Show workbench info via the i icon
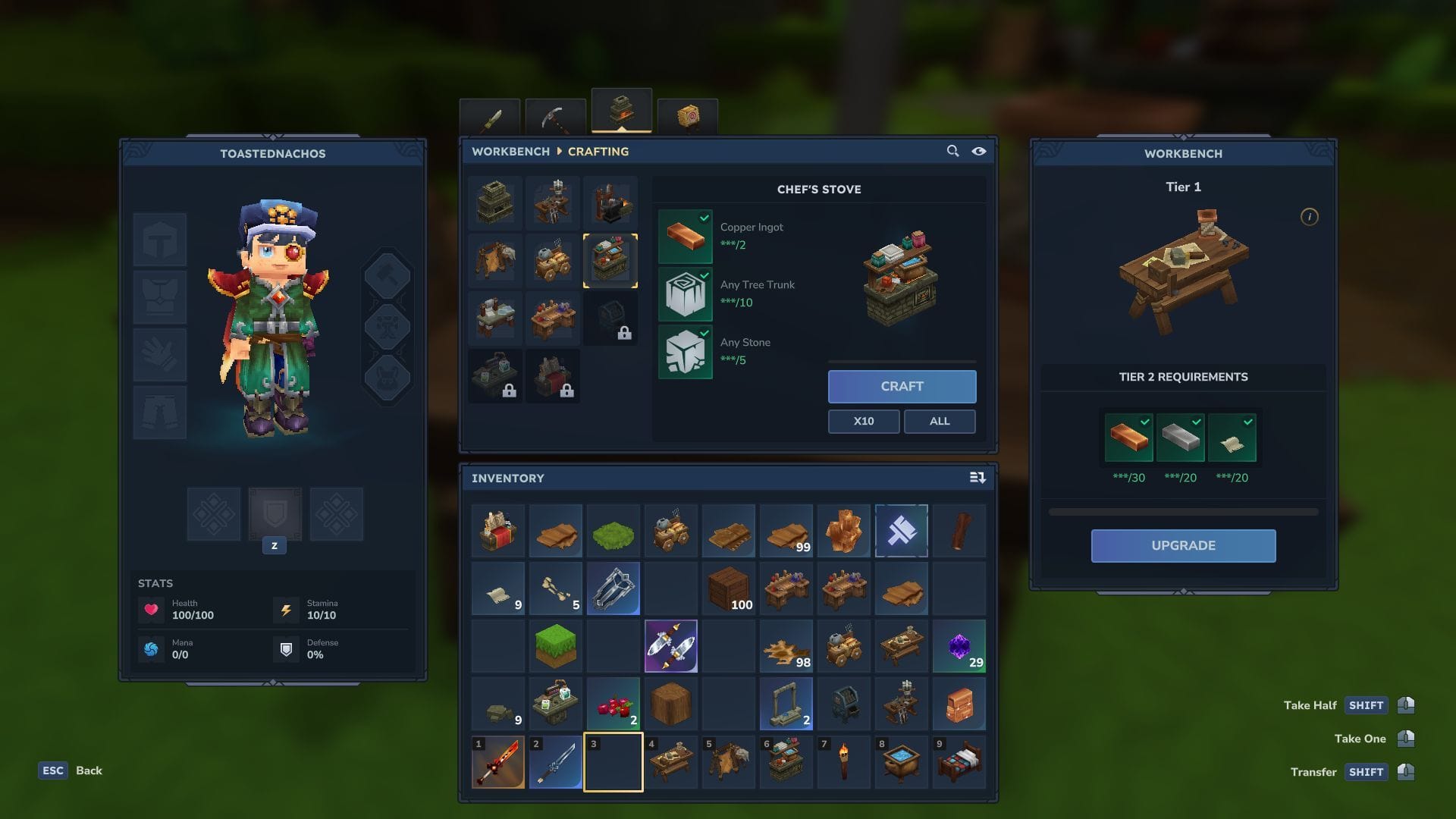Screen dimensions: 1456x819 1309,217
